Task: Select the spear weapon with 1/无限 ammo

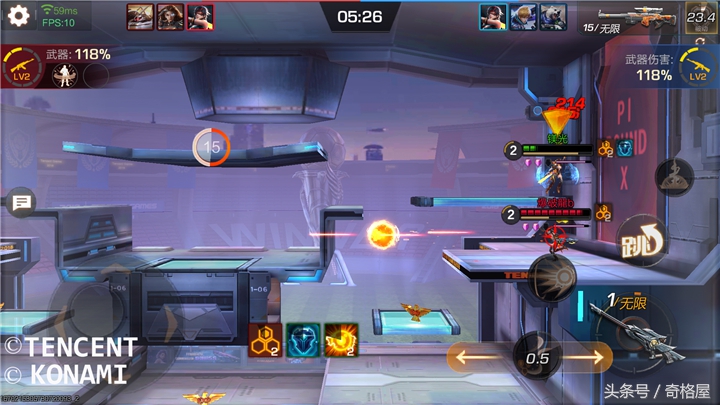Action: 628,325
